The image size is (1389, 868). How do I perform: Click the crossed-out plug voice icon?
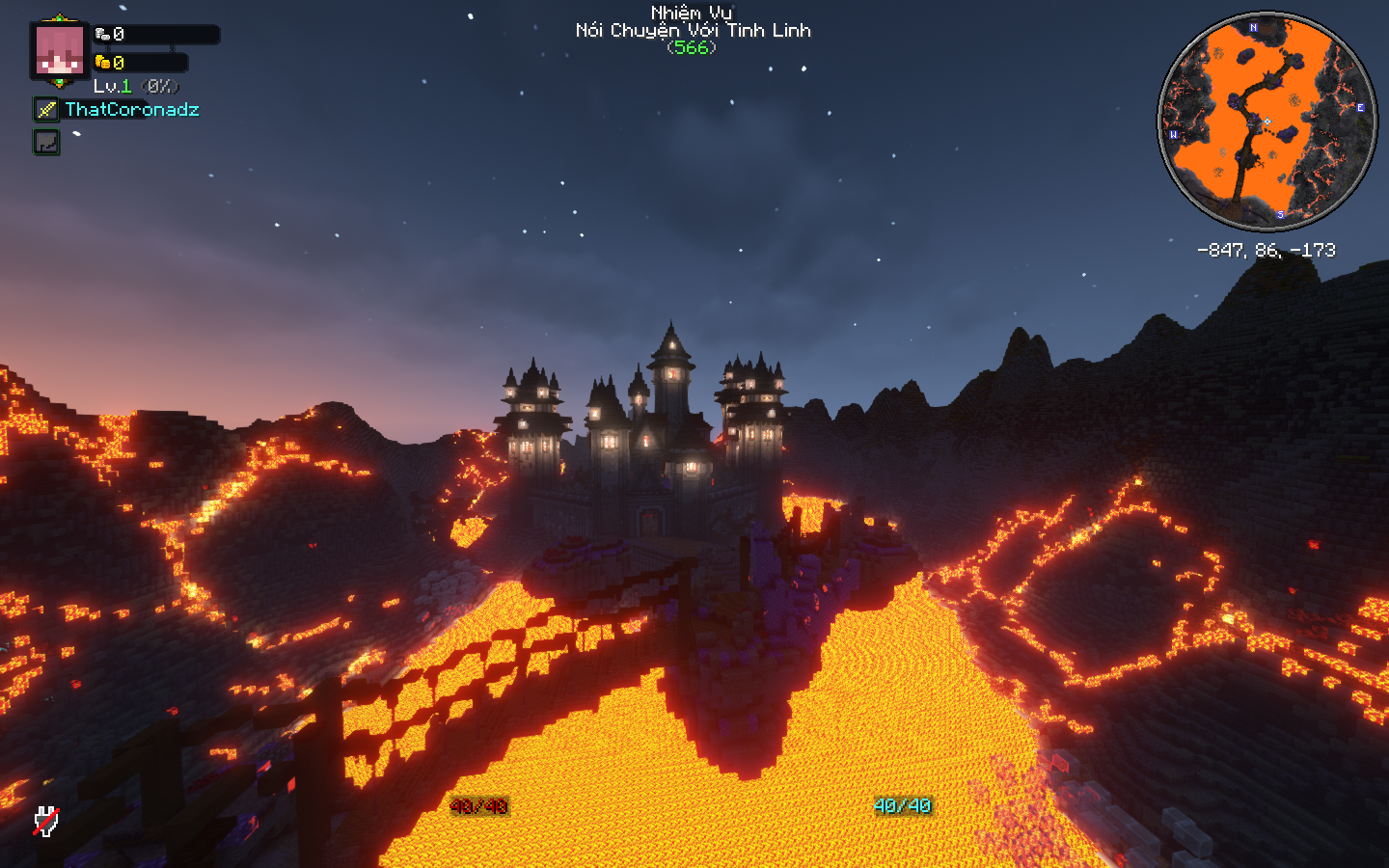(45, 821)
